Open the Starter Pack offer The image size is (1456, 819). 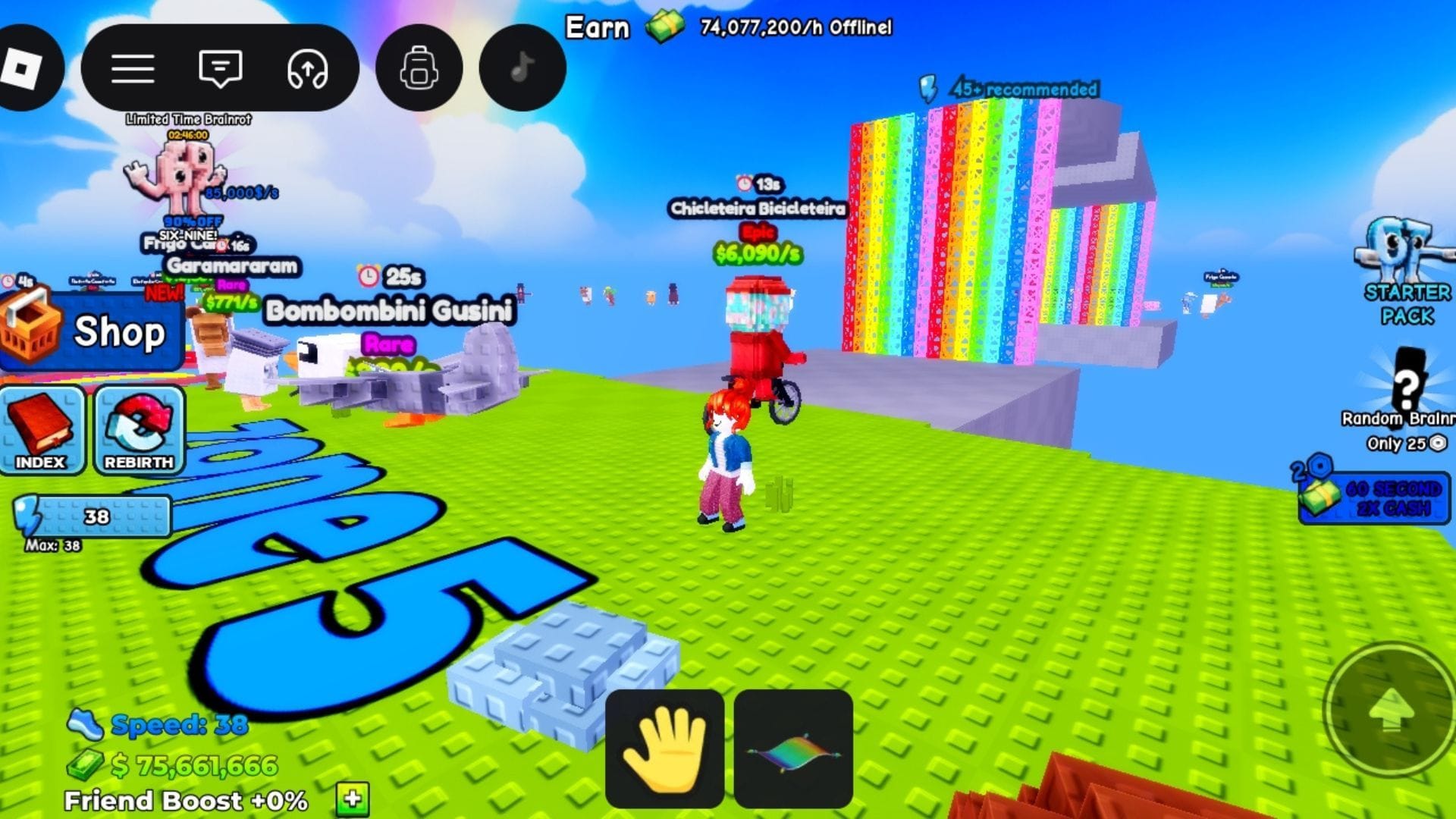click(1405, 273)
